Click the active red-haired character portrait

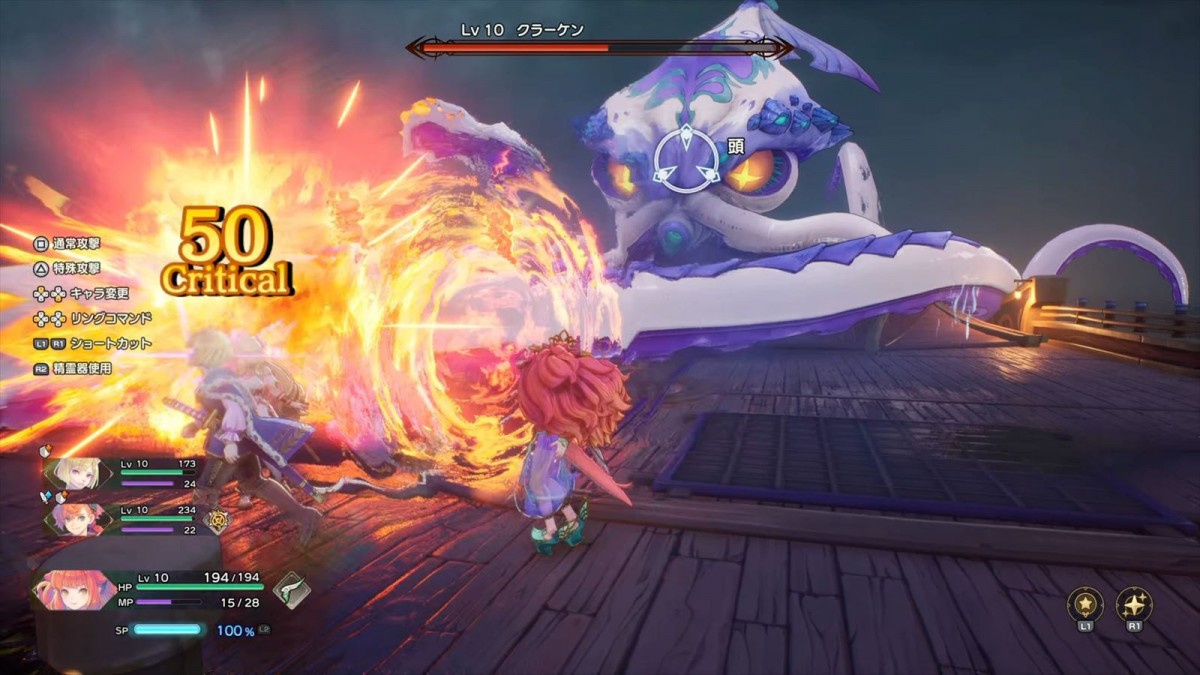[66, 589]
